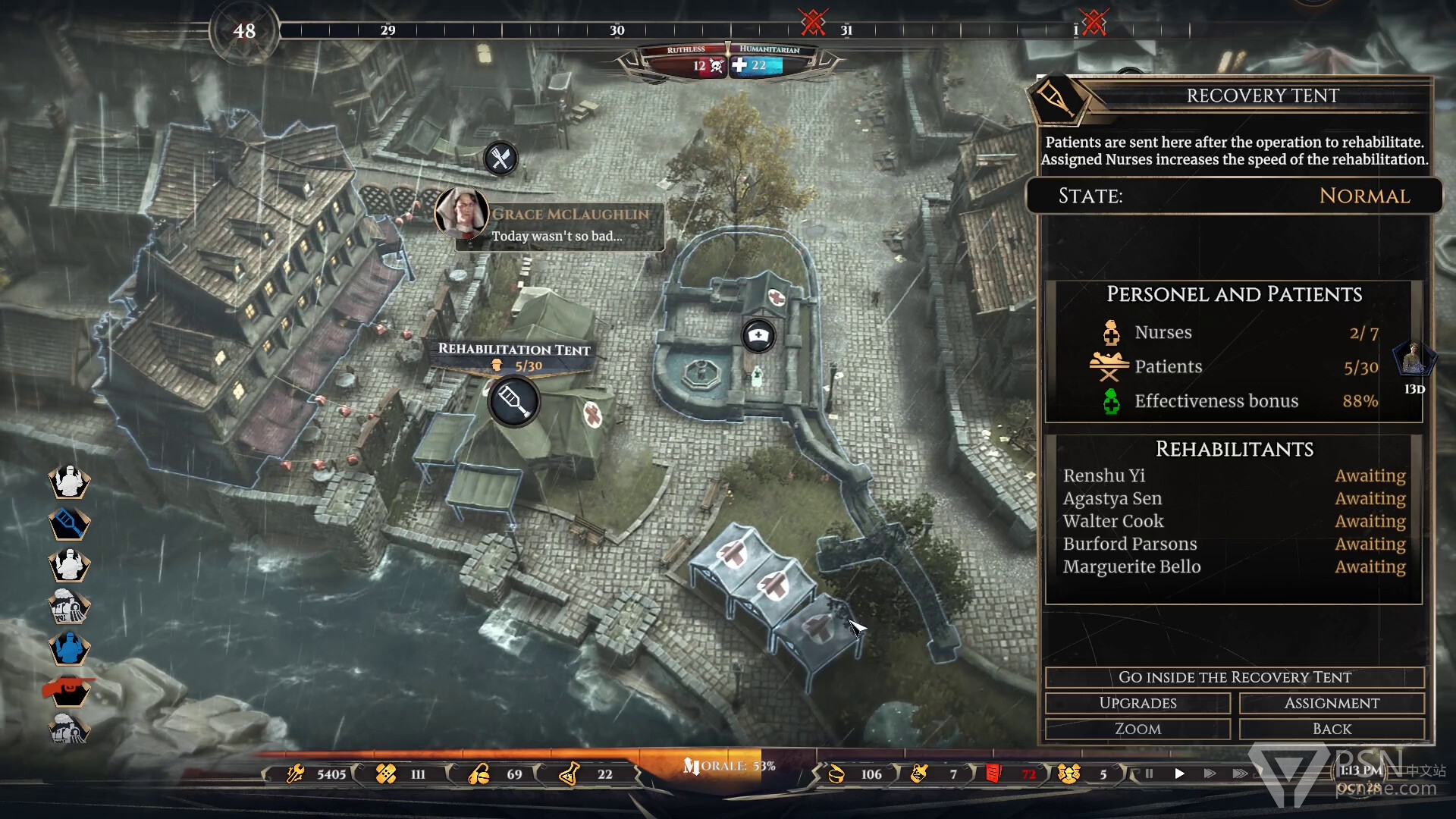Pause the game speed
This screenshot has height=819, width=1456.
[1149, 773]
